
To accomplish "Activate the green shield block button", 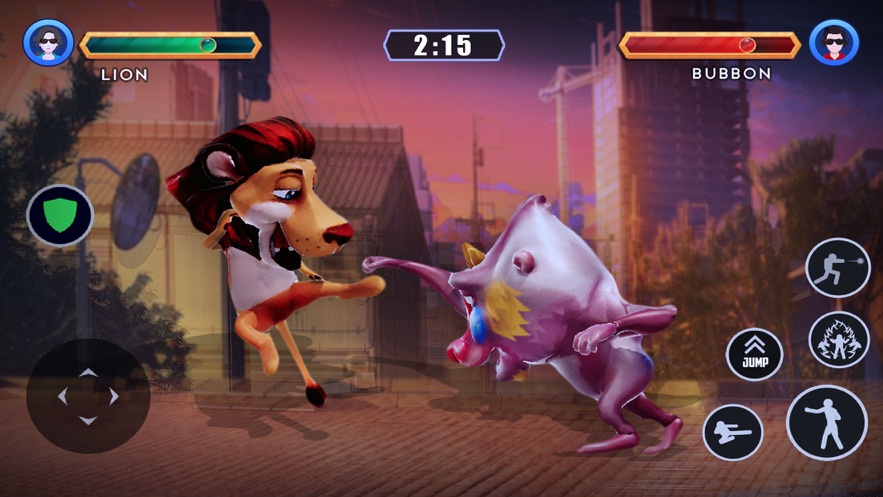I will (x=60, y=215).
